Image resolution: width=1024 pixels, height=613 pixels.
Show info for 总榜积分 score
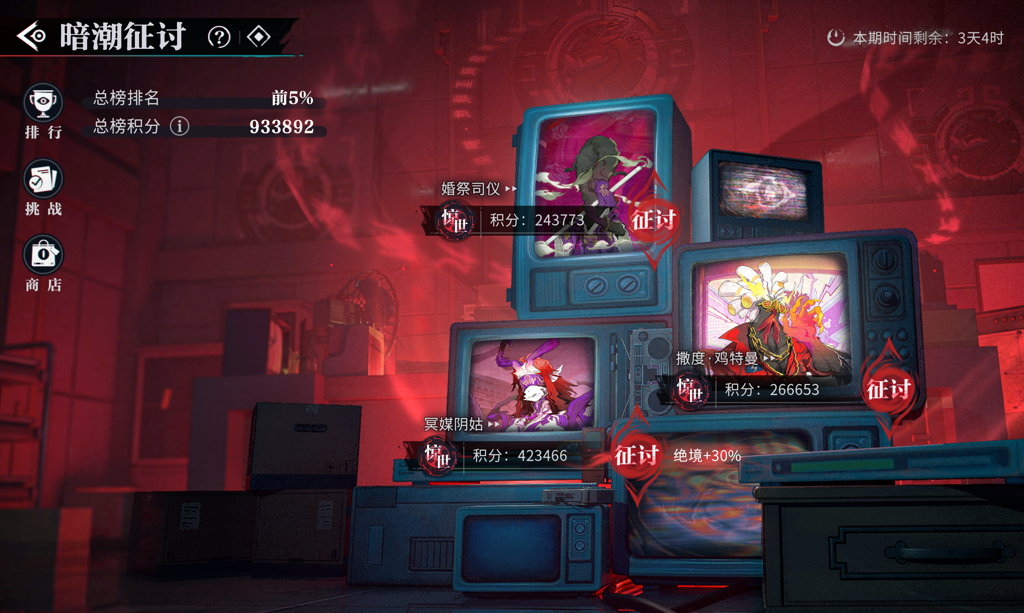[x=180, y=126]
